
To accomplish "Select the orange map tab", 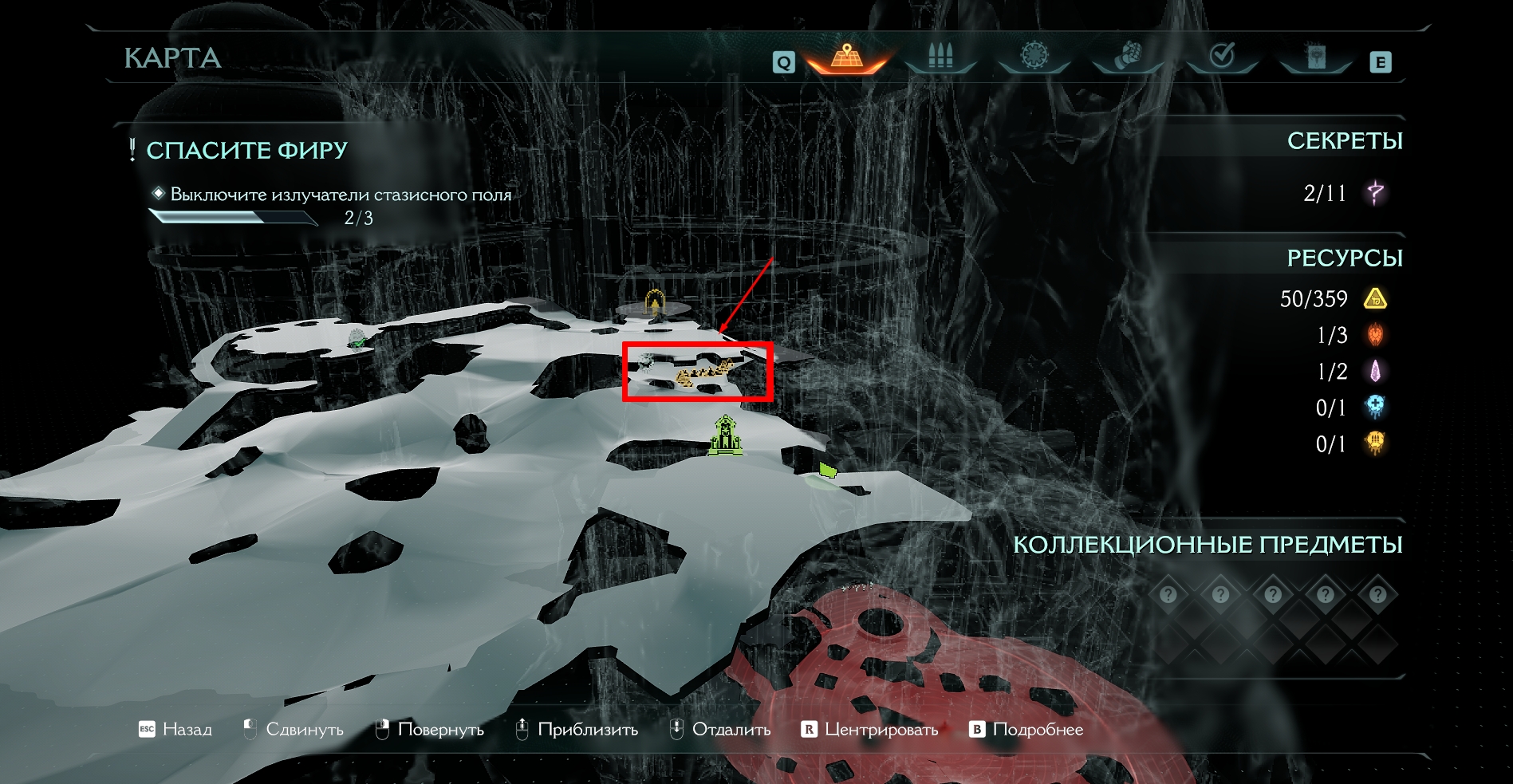I will 847,57.
